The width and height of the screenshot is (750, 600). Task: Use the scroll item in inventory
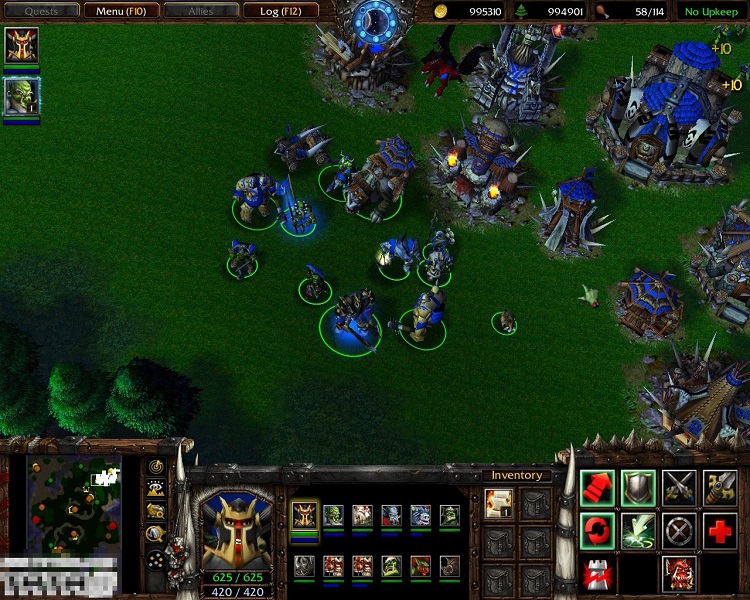tap(498, 503)
